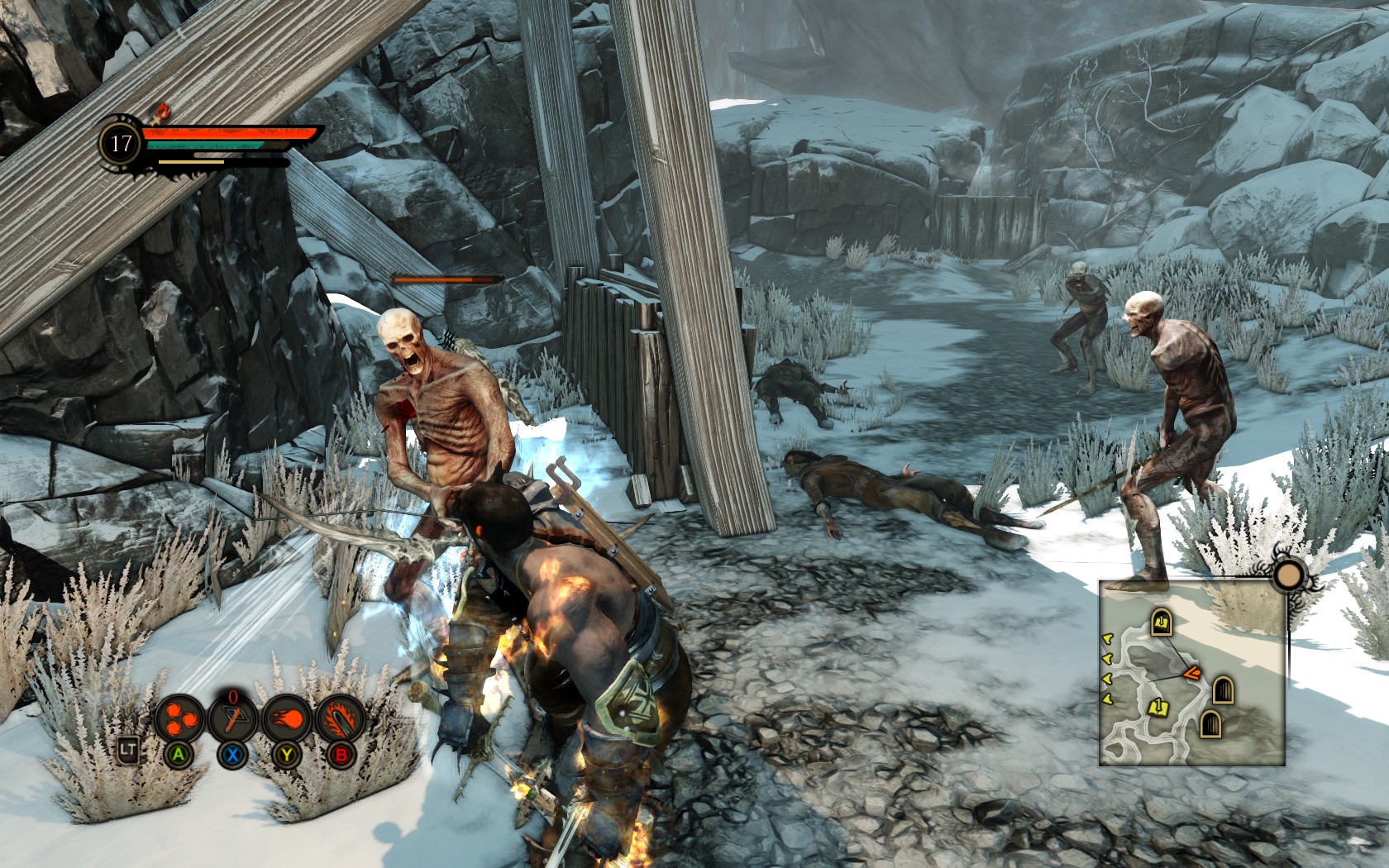This screenshot has width=1389, height=868.
Task: Select the orange player arrow on minimap
Action: pyautogui.click(x=1192, y=674)
